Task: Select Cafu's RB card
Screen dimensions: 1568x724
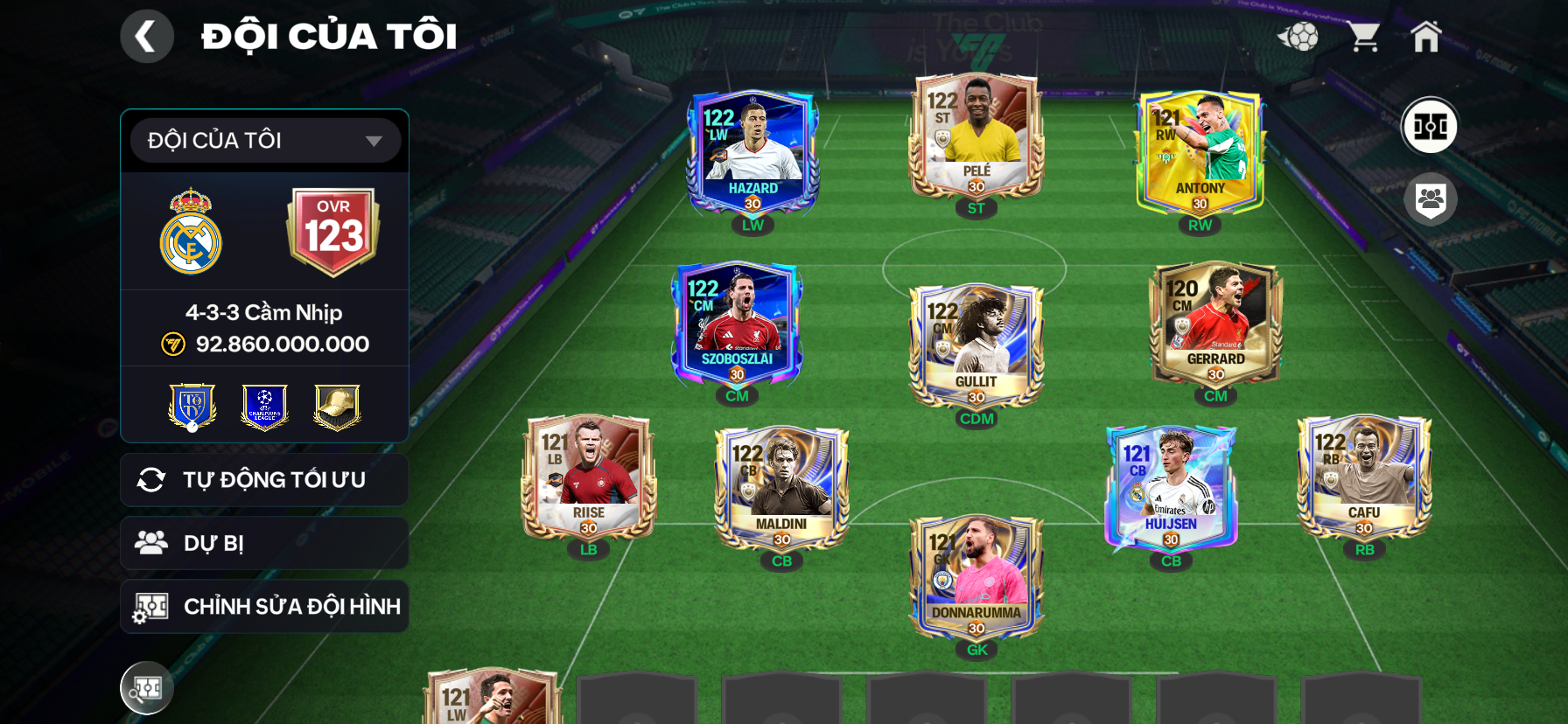Action: pos(1364,478)
